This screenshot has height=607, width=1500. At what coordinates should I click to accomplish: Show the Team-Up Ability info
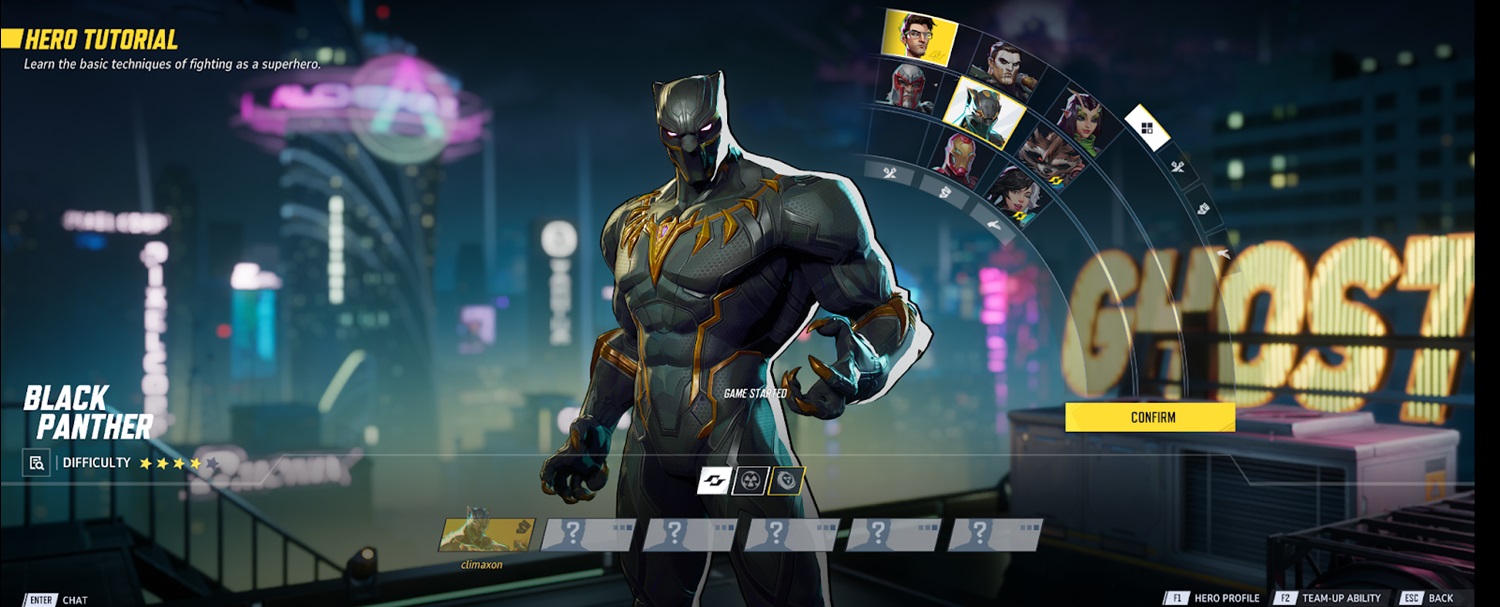coord(1328,598)
